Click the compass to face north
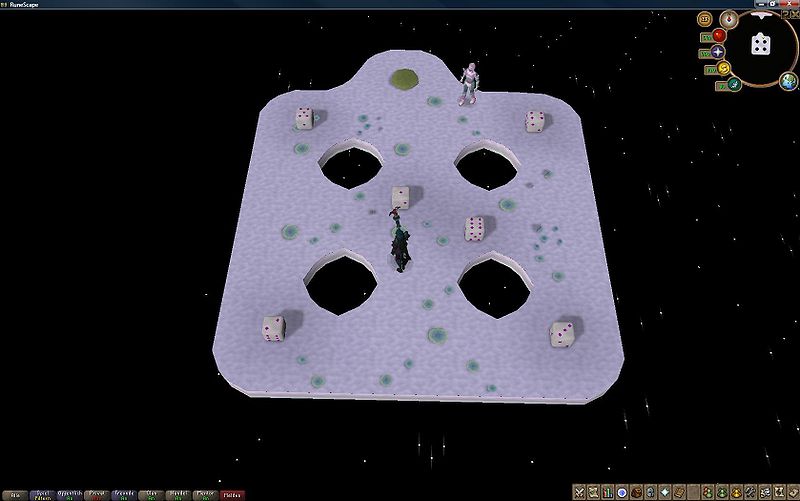Screen dimensions: 800x501 [728, 18]
